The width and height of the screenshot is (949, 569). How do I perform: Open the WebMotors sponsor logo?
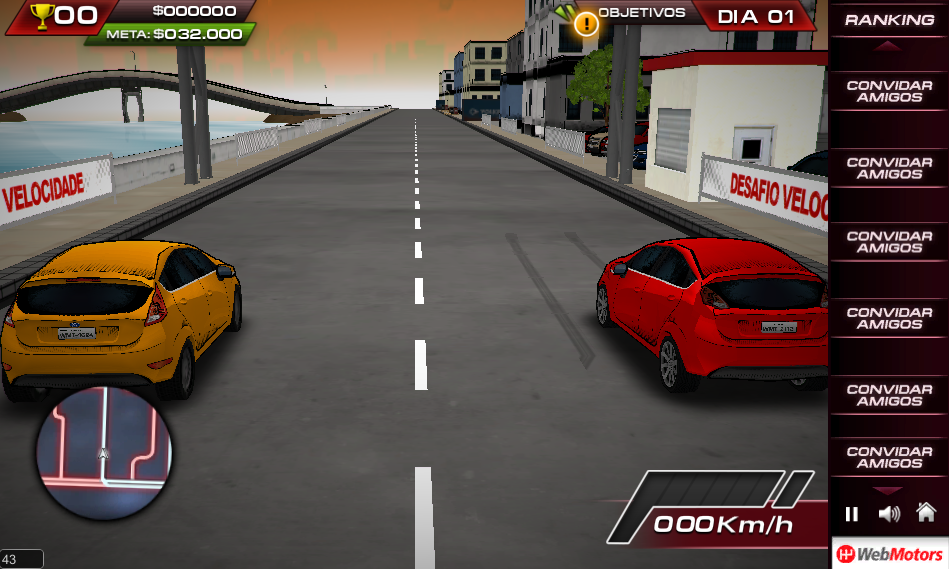point(890,554)
